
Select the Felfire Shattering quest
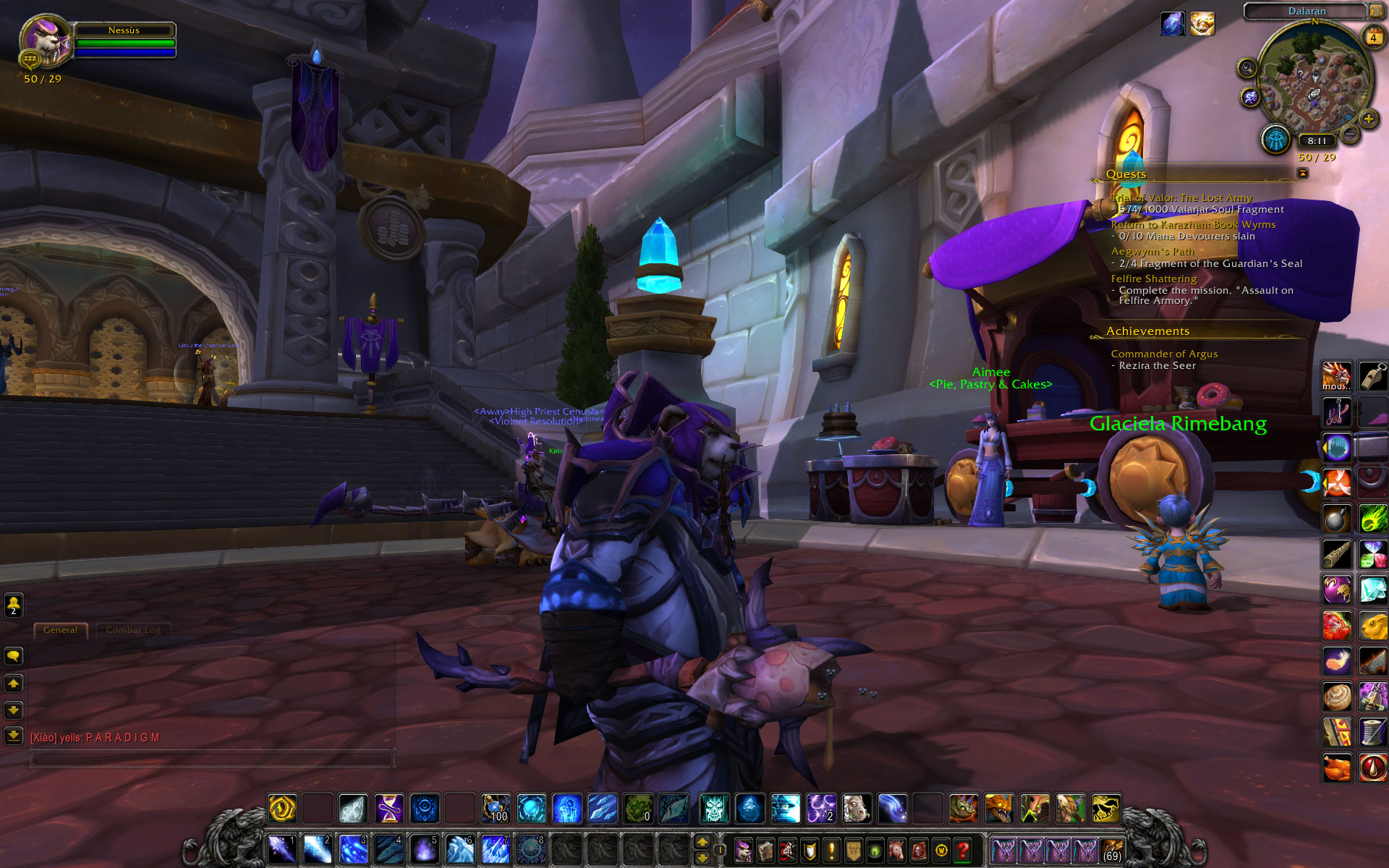1153,278
